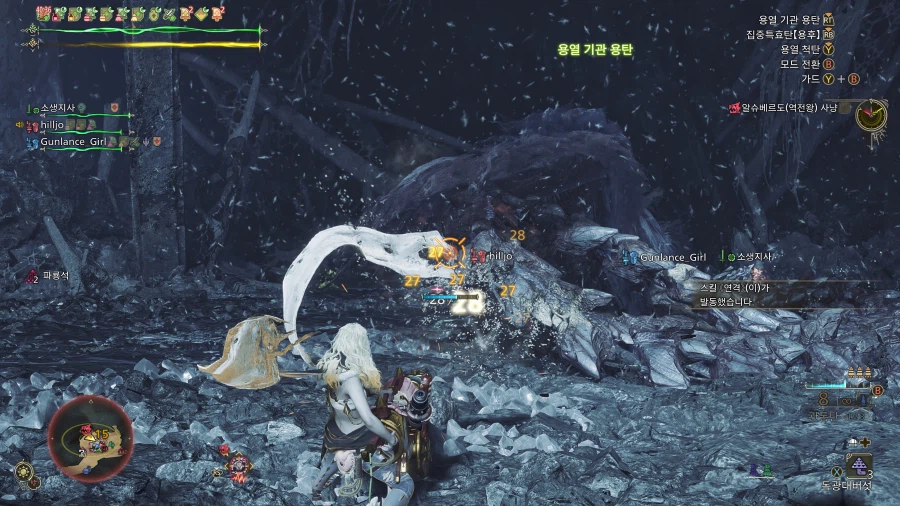
Task: Open the quest clock in the corner
Action: click(x=871, y=114)
